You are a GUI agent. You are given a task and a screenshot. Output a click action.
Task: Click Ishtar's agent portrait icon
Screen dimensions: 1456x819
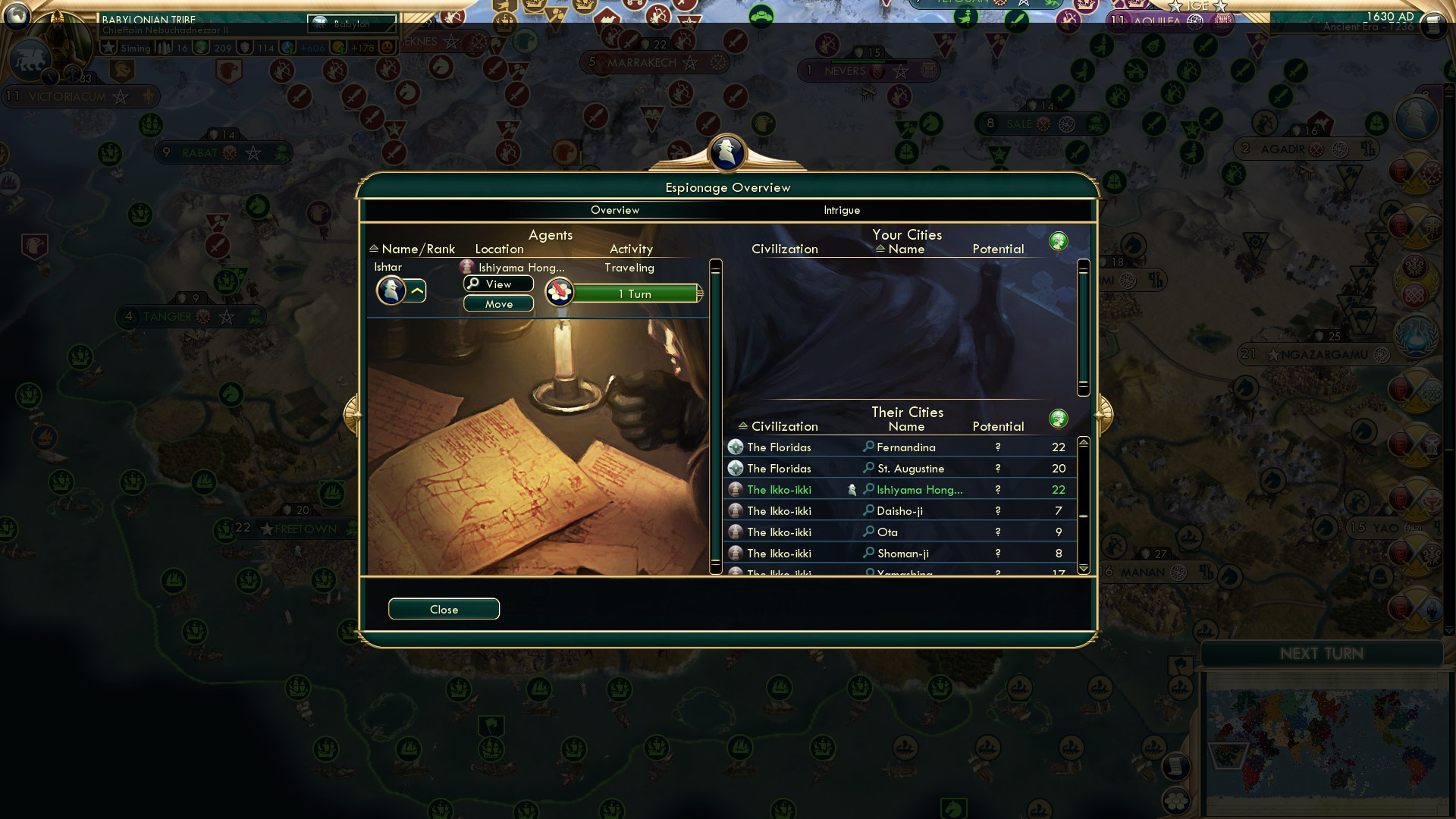click(x=391, y=290)
